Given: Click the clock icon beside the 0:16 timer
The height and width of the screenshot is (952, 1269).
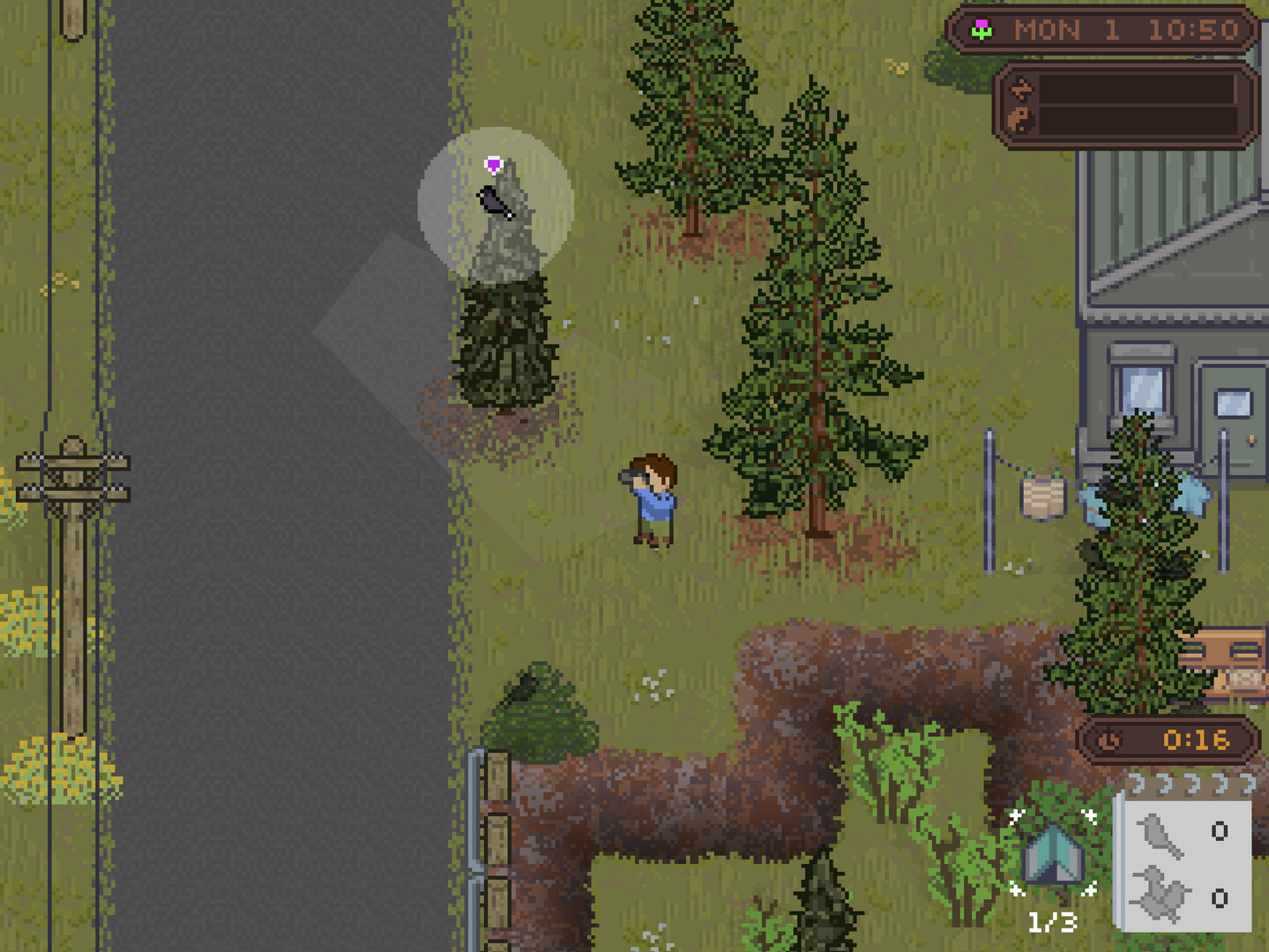Looking at the screenshot, I should pos(1109,740).
